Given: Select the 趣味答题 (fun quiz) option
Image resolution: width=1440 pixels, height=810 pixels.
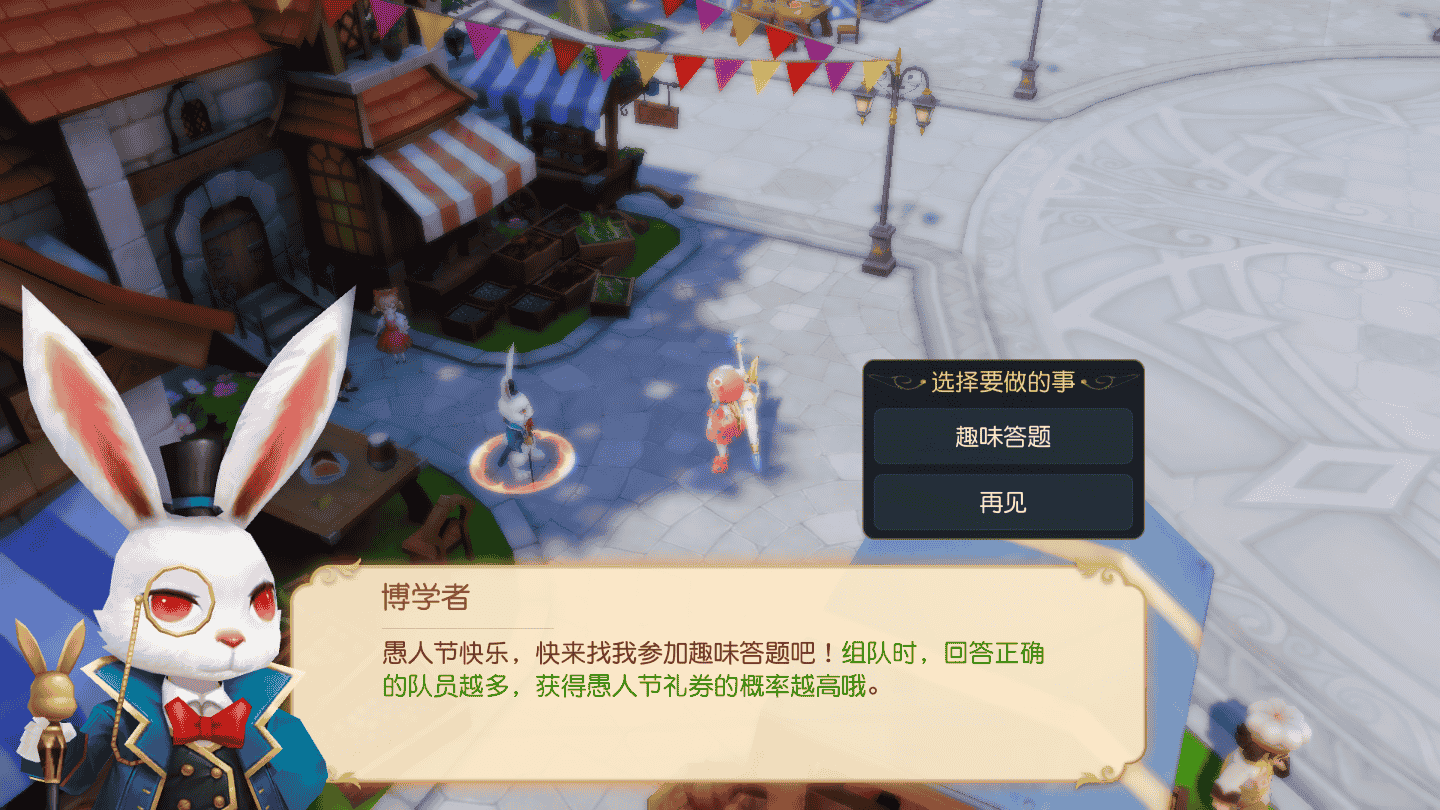Looking at the screenshot, I should click(x=1003, y=436).
